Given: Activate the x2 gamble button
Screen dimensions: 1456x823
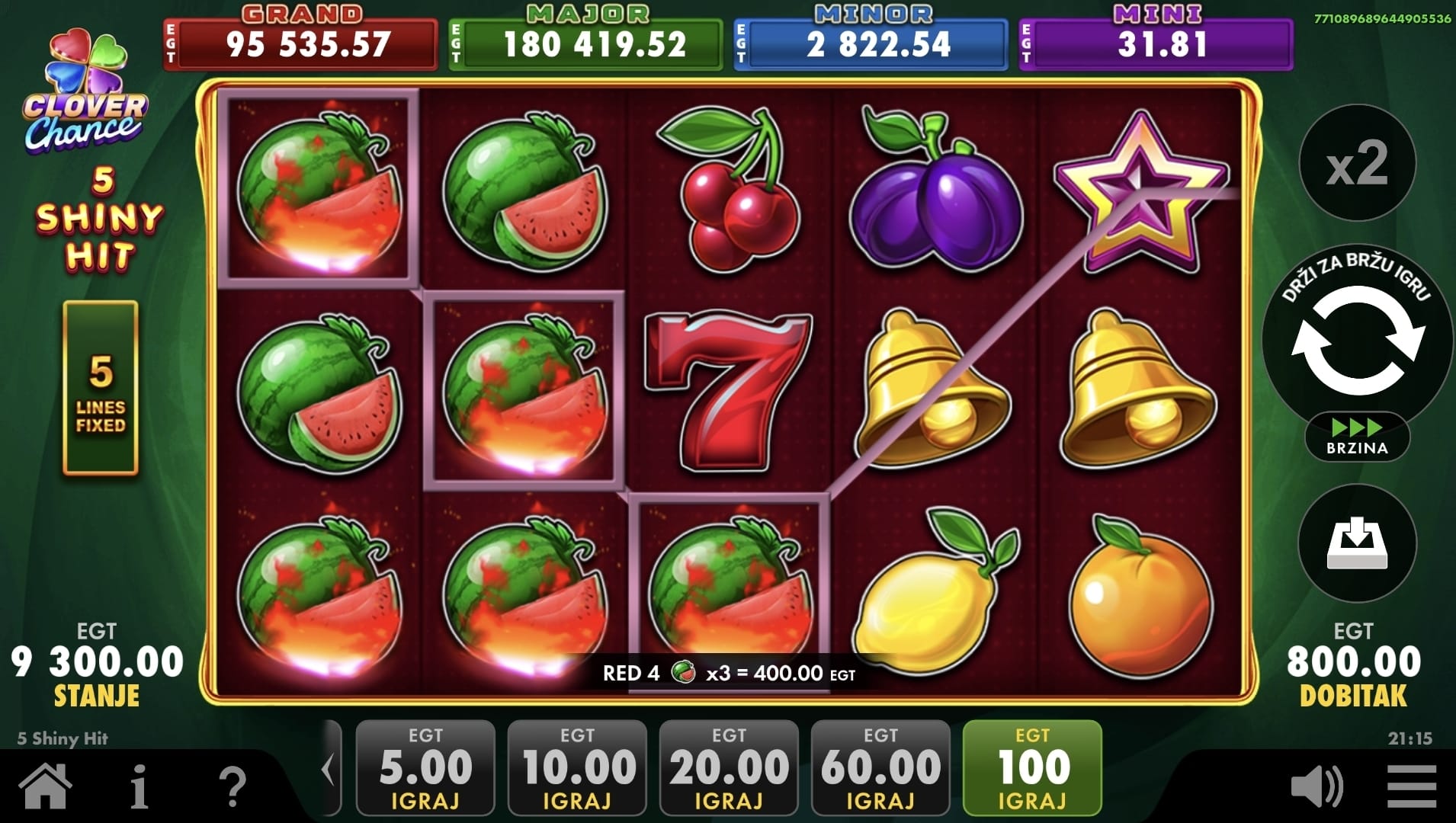Looking at the screenshot, I should [1357, 164].
